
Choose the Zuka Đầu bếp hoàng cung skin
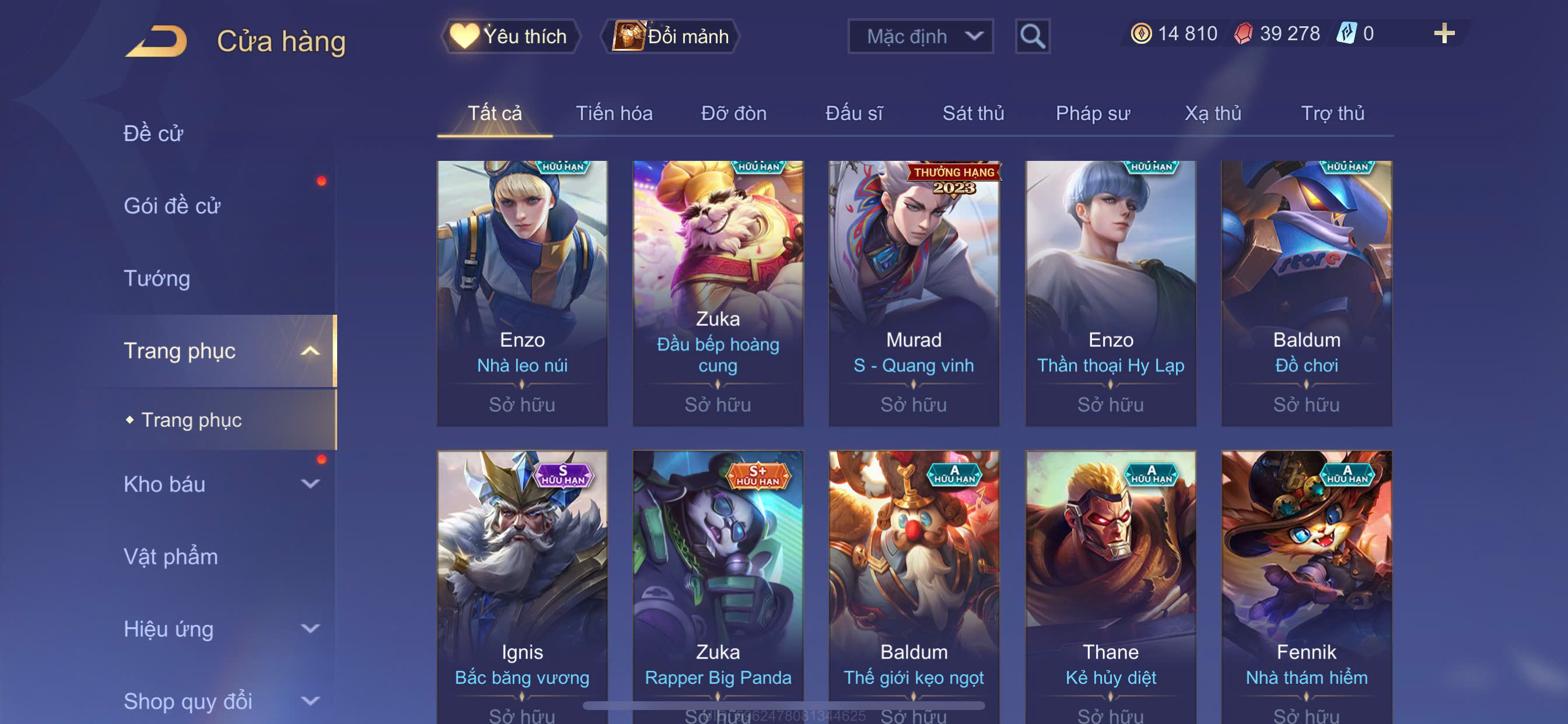coord(717,293)
